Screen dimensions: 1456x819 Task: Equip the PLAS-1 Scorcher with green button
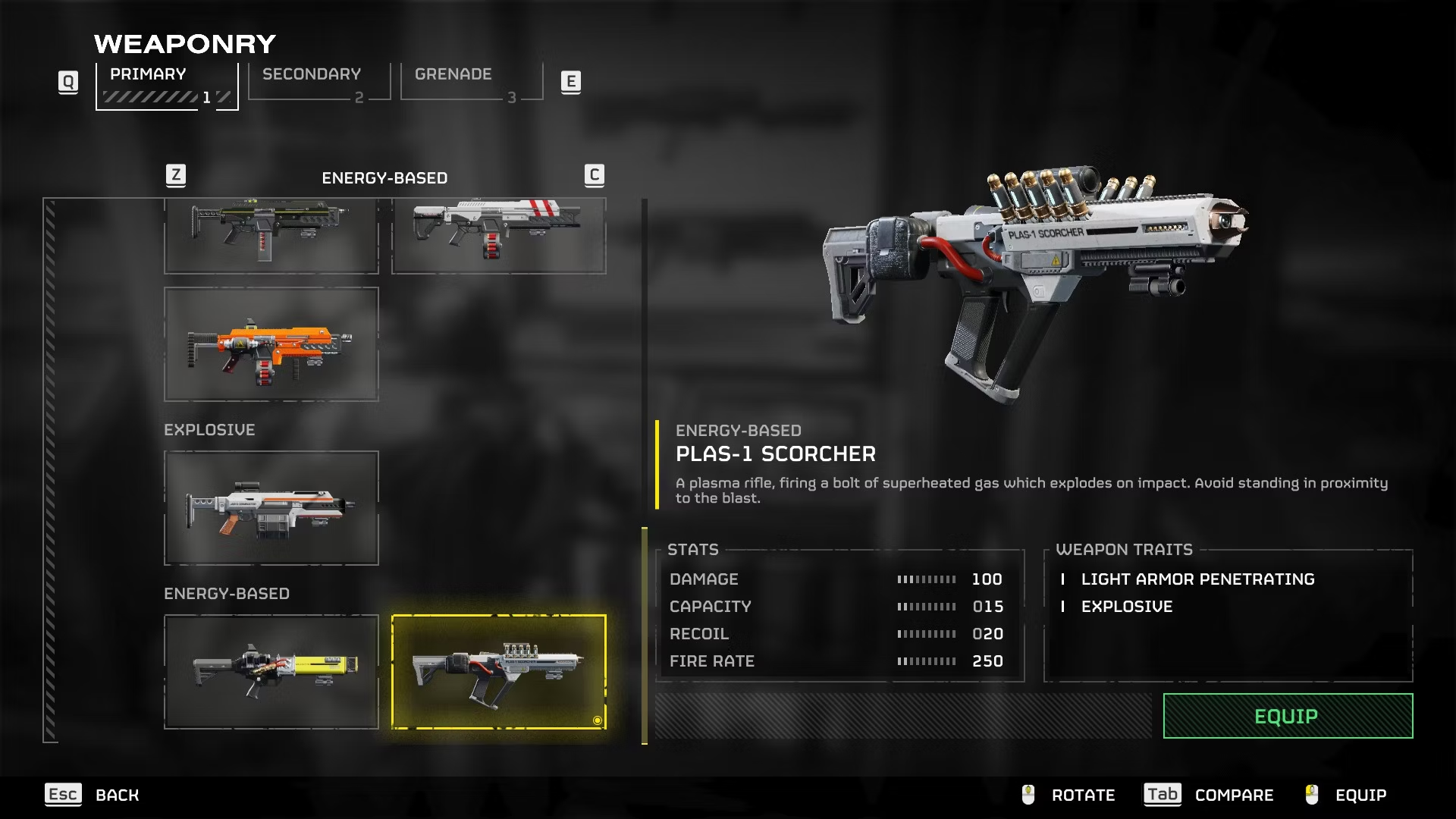[1287, 716]
